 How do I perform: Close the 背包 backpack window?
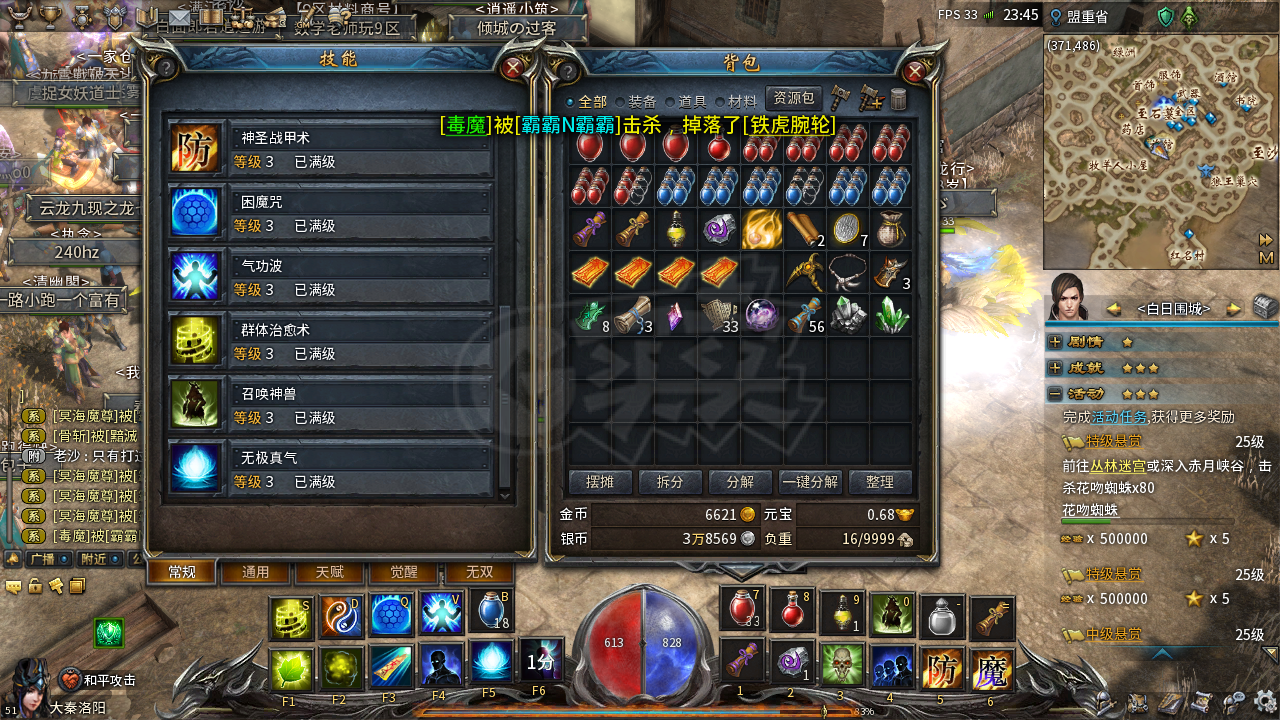click(x=914, y=72)
